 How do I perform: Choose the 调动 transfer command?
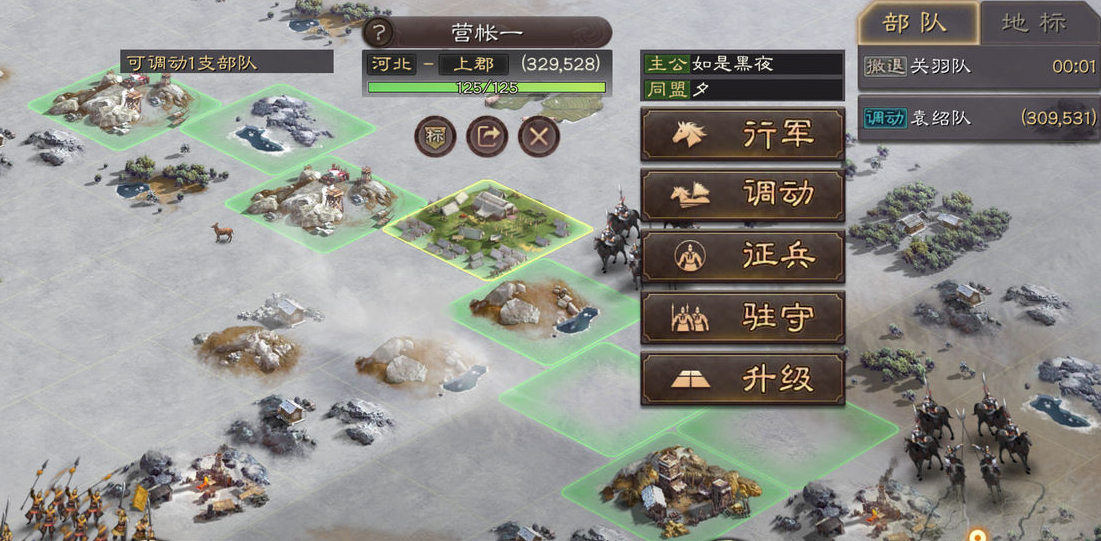[742, 195]
